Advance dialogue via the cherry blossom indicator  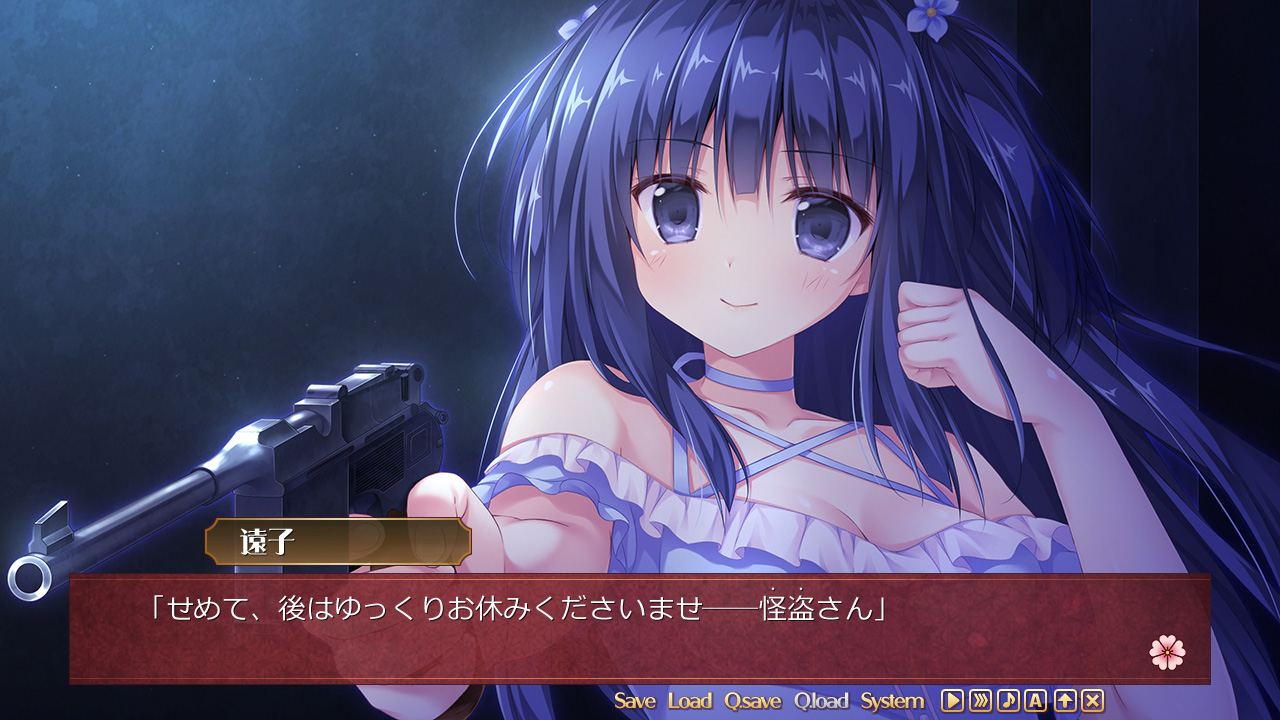1167,653
